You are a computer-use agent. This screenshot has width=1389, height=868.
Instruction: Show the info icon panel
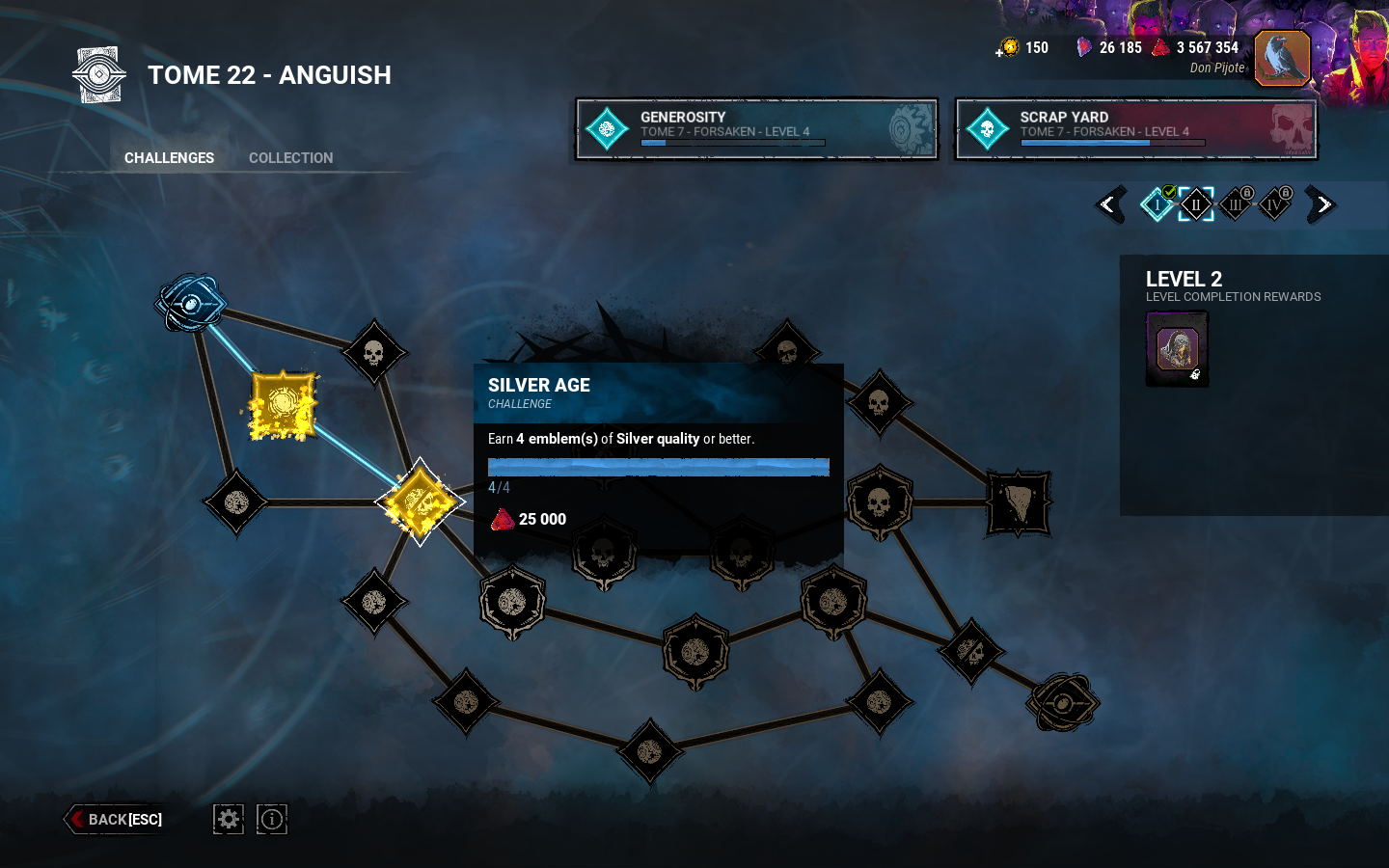coord(272,819)
